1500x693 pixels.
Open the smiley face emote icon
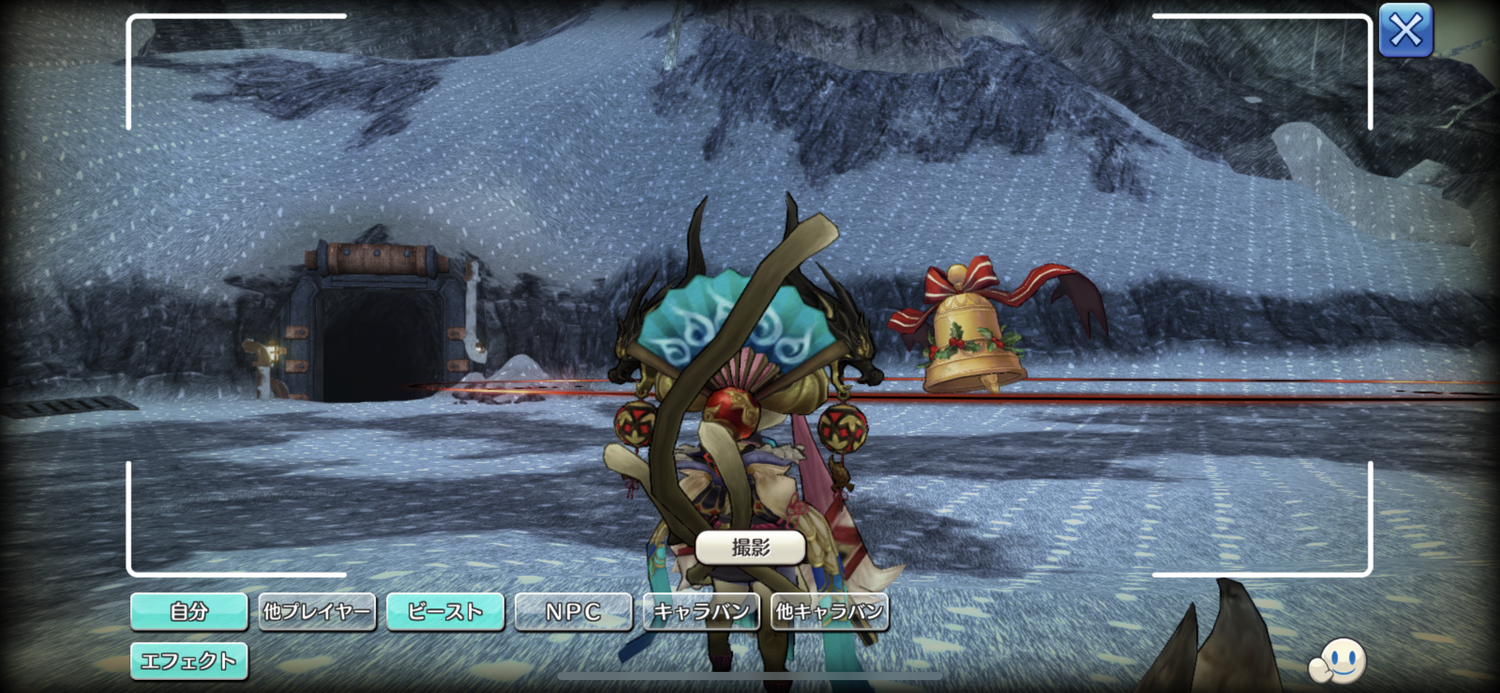(1338, 660)
